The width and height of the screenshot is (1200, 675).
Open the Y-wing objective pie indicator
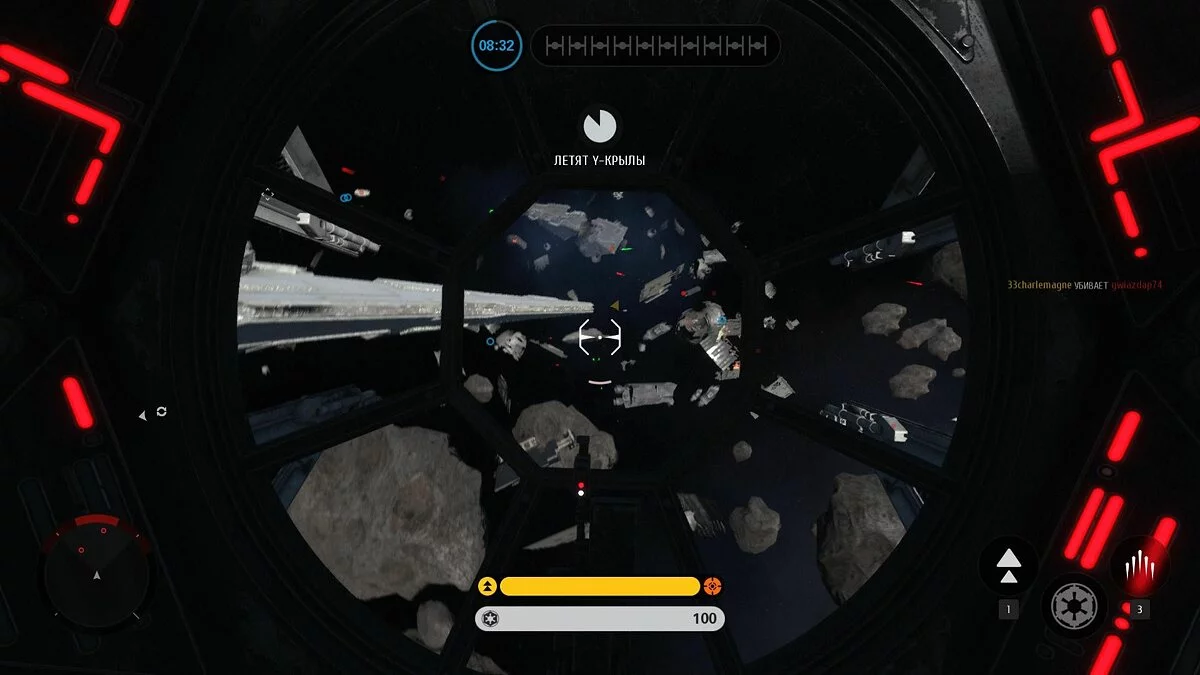tap(600, 126)
